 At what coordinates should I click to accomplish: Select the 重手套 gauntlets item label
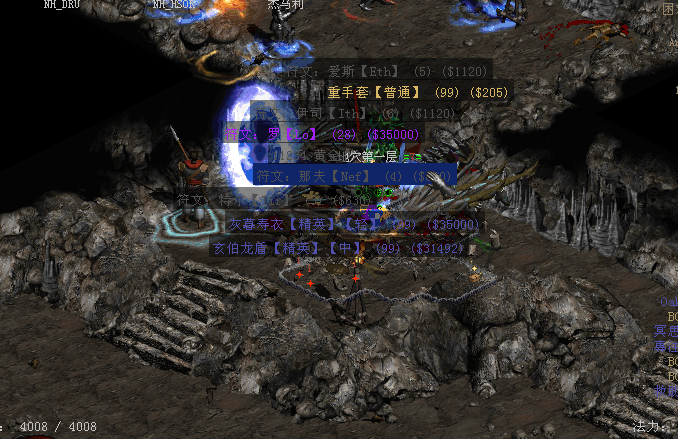(417, 92)
